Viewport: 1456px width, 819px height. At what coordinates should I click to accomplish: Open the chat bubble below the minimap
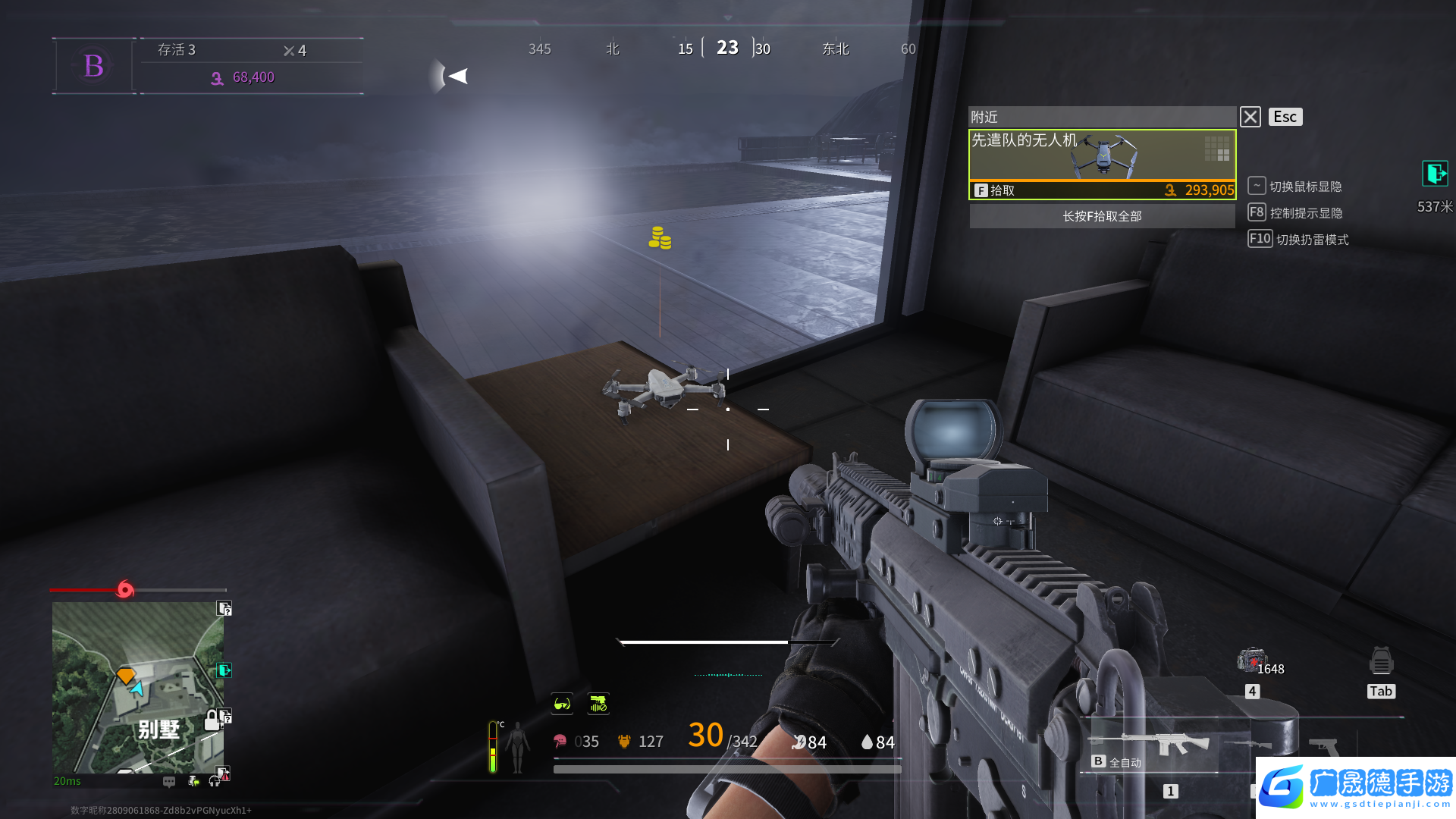(169, 781)
